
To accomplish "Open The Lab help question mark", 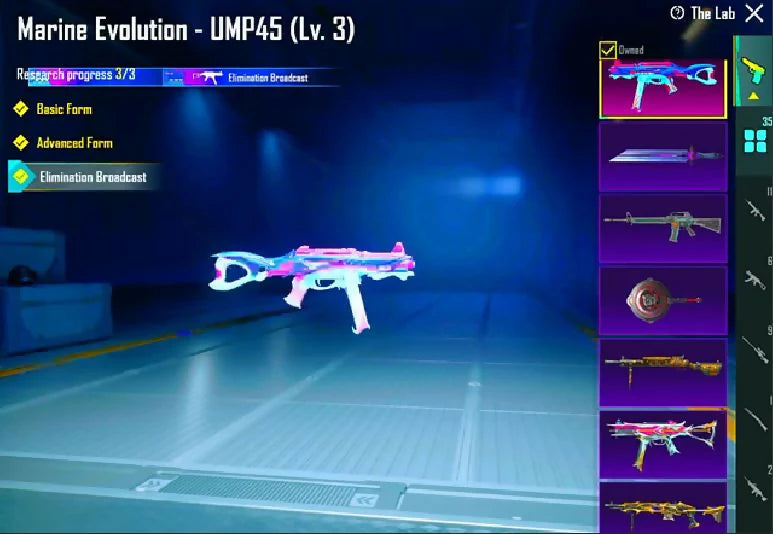I will [x=677, y=13].
